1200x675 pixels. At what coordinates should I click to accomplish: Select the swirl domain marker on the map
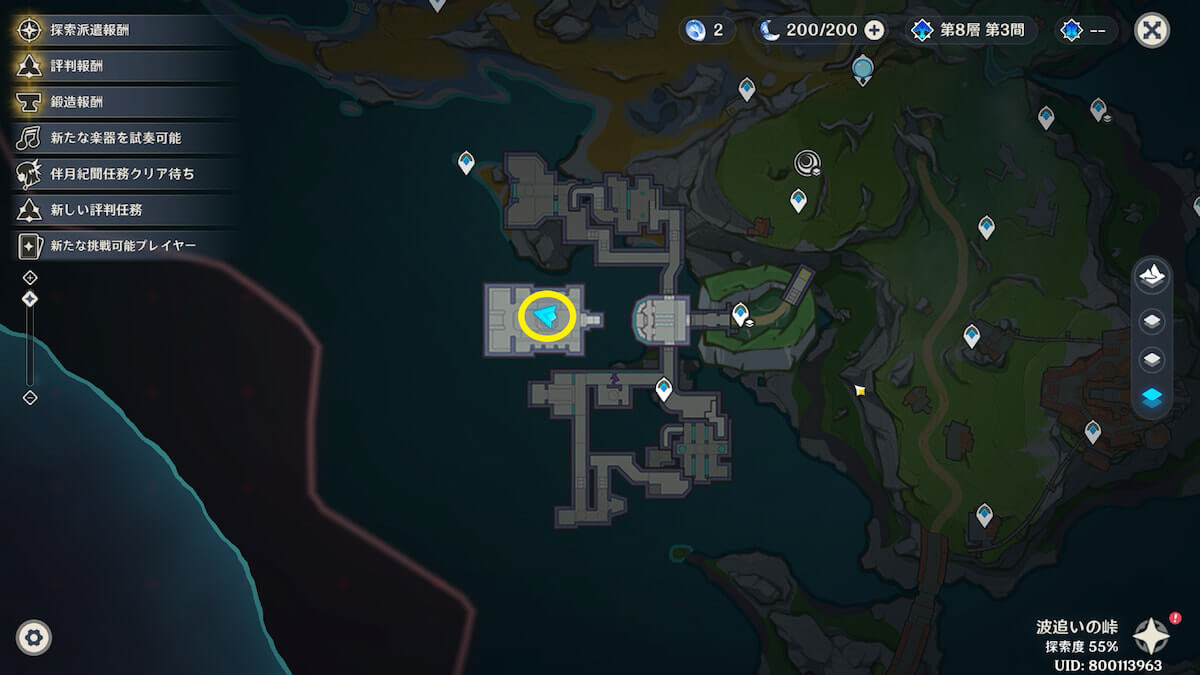[x=807, y=162]
